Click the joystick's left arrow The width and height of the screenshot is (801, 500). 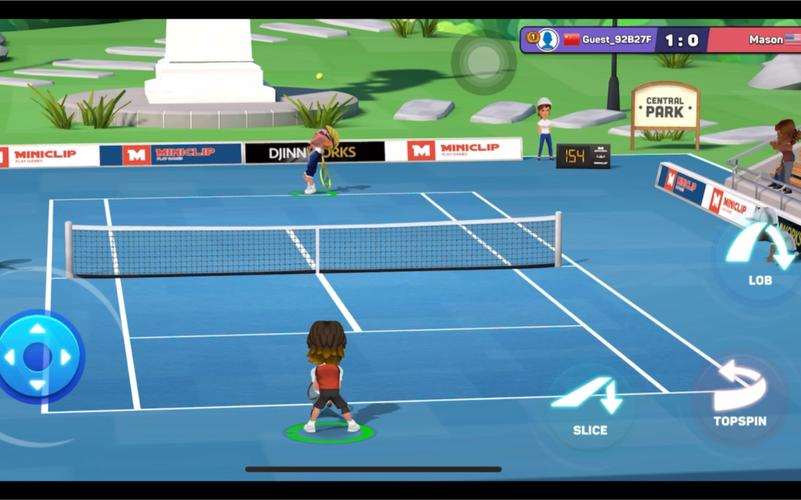9,357
